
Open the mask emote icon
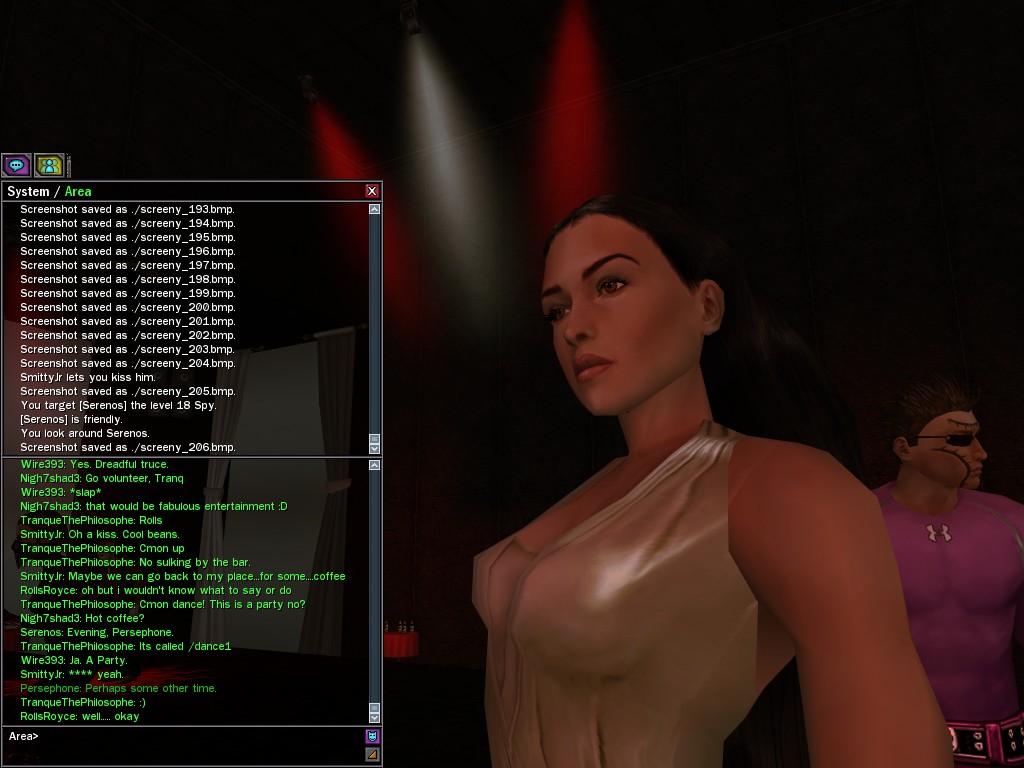click(x=373, y=736)
